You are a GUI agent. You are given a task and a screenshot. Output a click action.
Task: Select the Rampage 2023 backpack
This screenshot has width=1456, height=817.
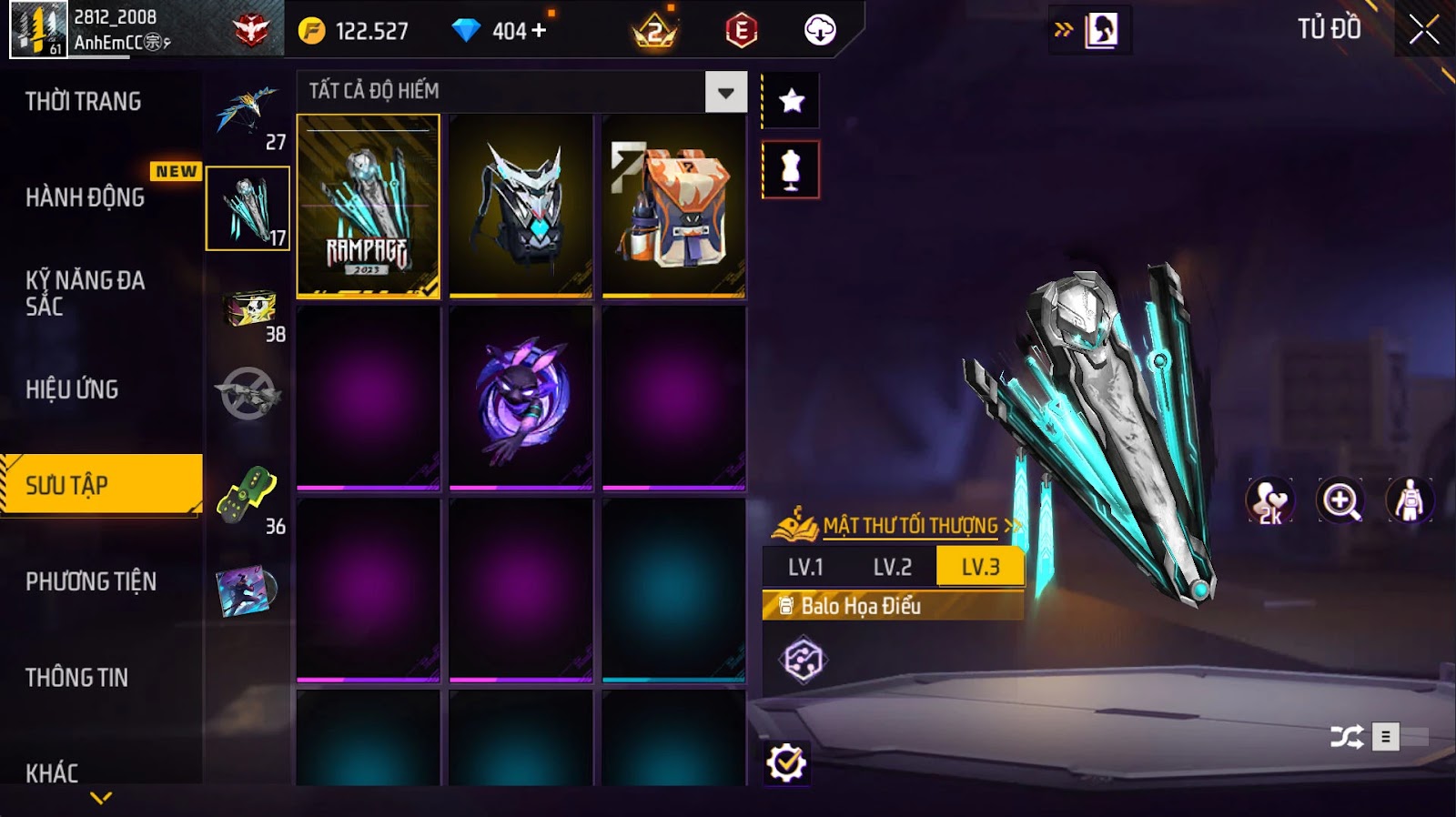point(369,206)
